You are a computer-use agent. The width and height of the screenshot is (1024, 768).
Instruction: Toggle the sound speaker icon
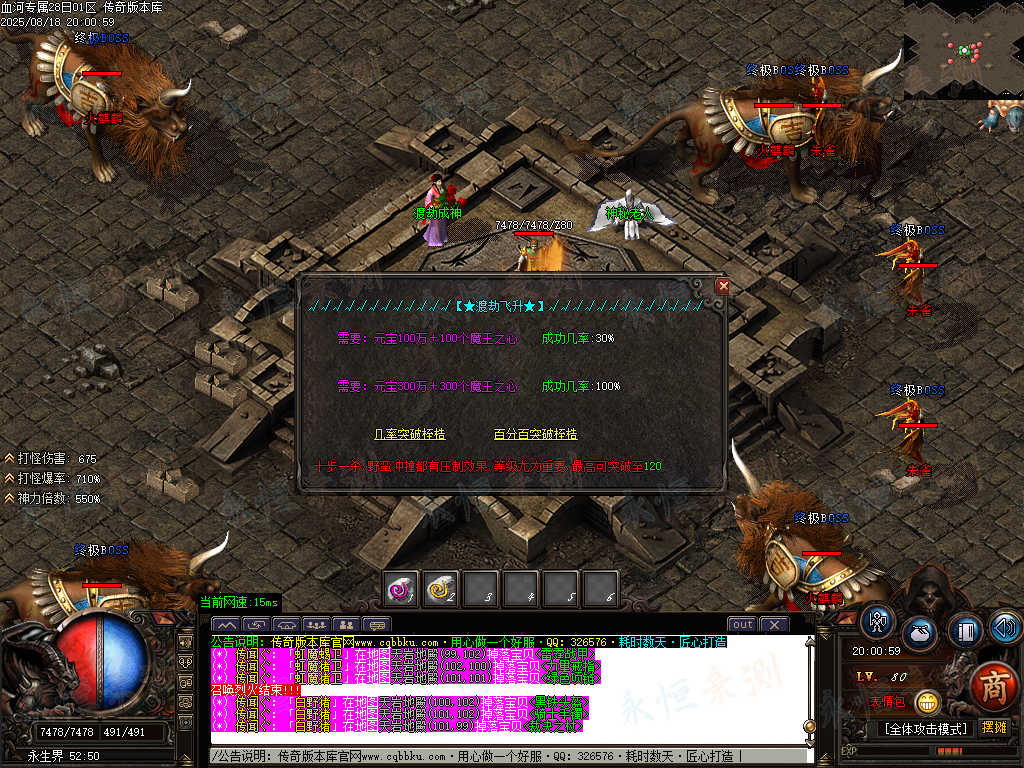1004,627
